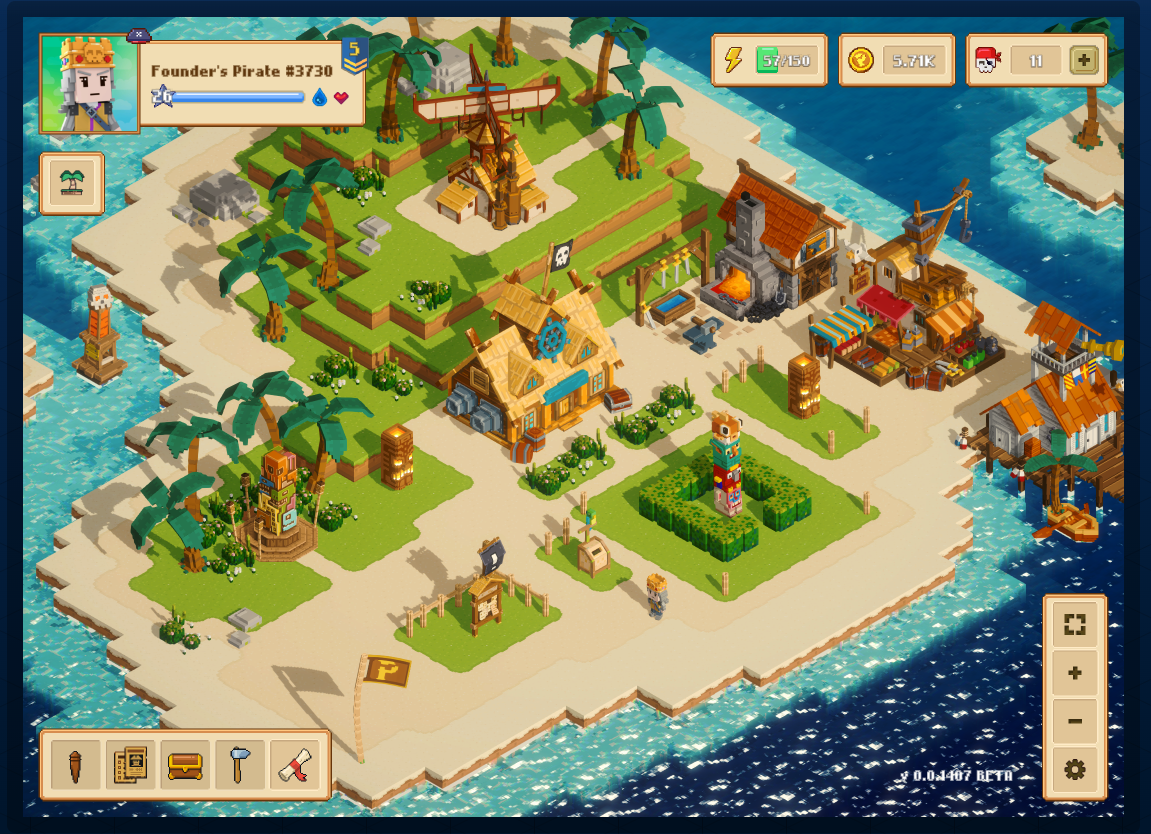Click the rank 5 chevron badge
Screen dimensions: 1151x834
pyautogui.click(x=353, y=57)
